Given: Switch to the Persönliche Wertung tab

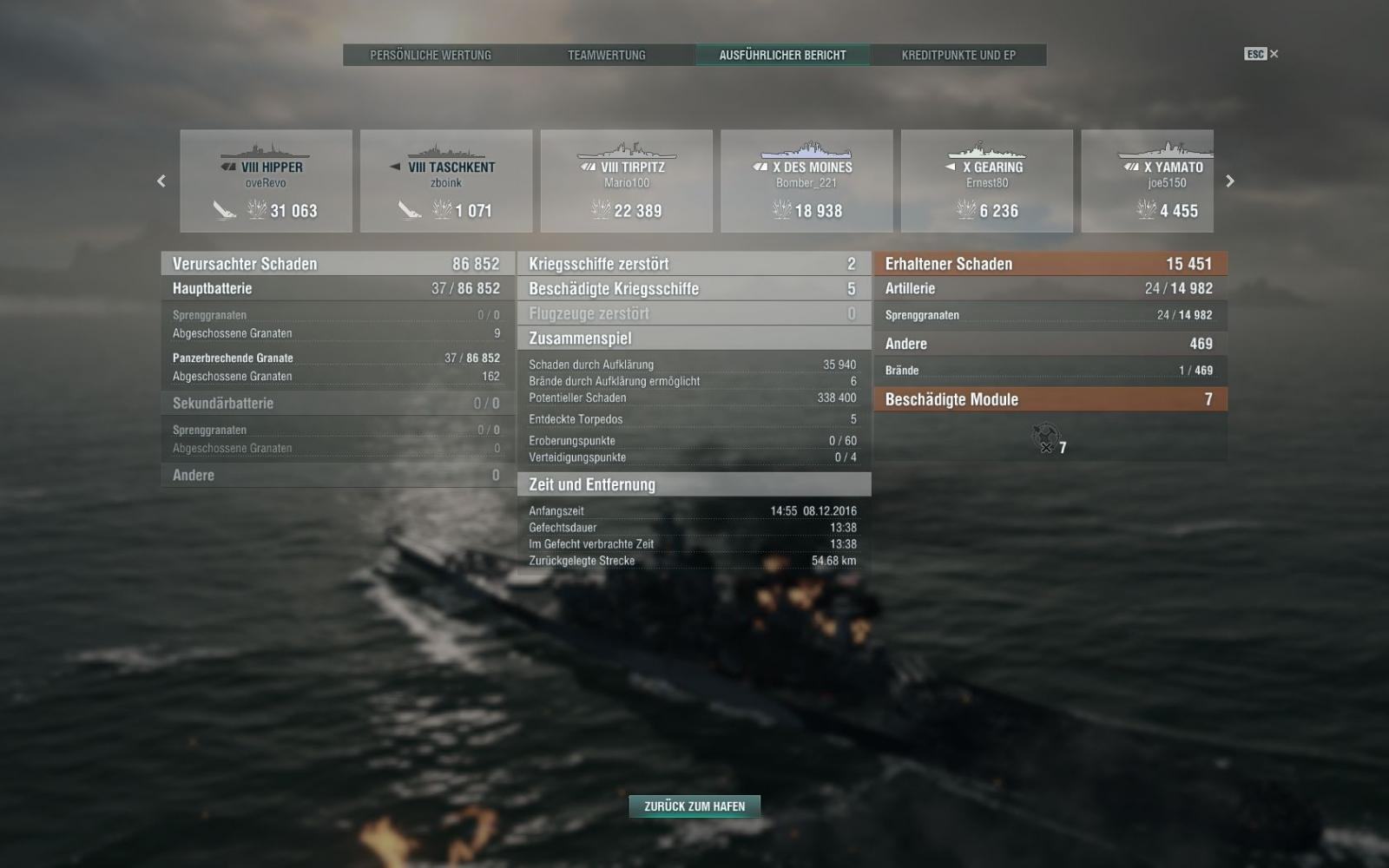Looking at the screenshot, I should [431, 55].
